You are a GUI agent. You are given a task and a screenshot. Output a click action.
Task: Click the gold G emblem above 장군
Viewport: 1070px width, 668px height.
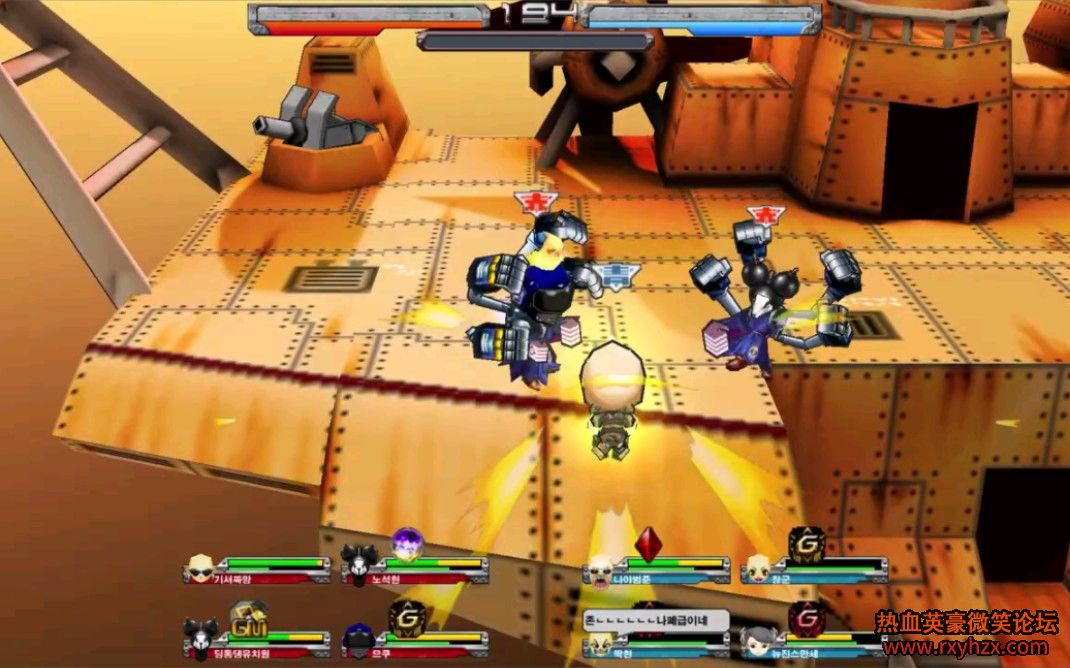(x=806, y=543)
